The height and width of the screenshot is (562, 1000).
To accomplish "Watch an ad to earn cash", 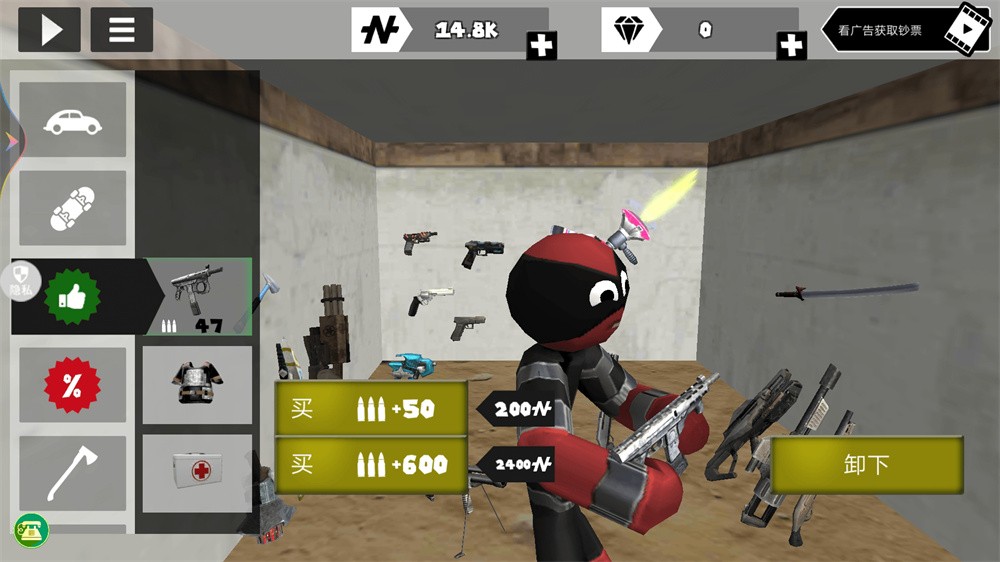I will (905, 29).
